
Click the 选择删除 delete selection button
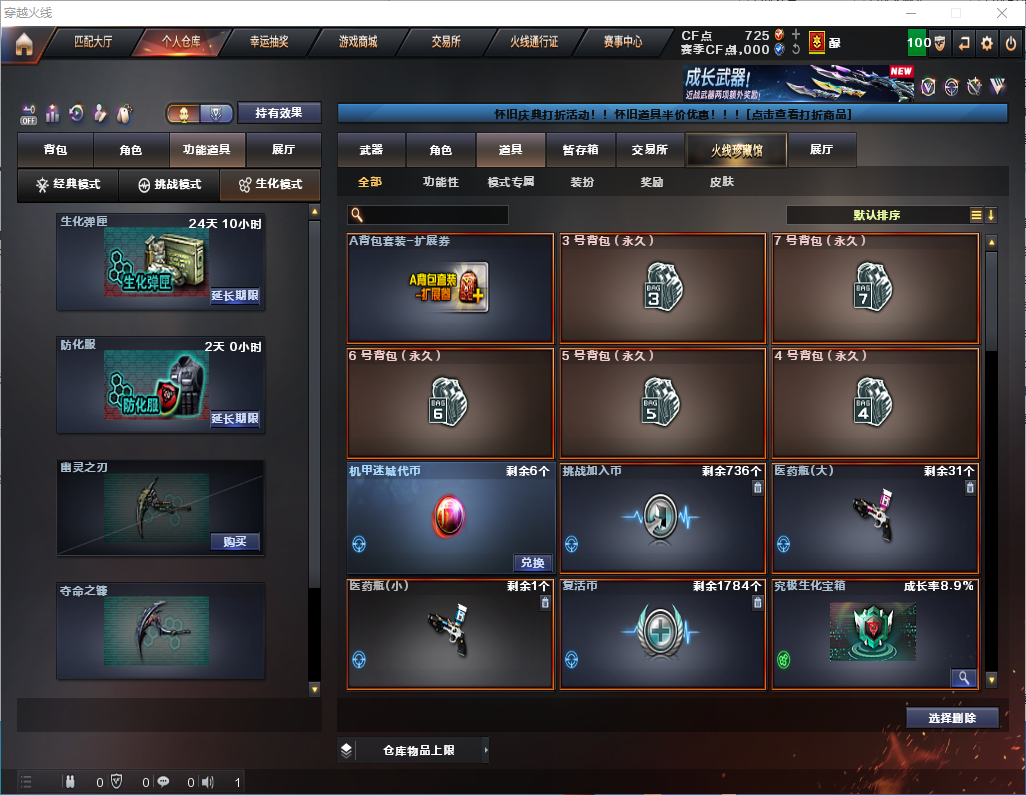[952, 718]
